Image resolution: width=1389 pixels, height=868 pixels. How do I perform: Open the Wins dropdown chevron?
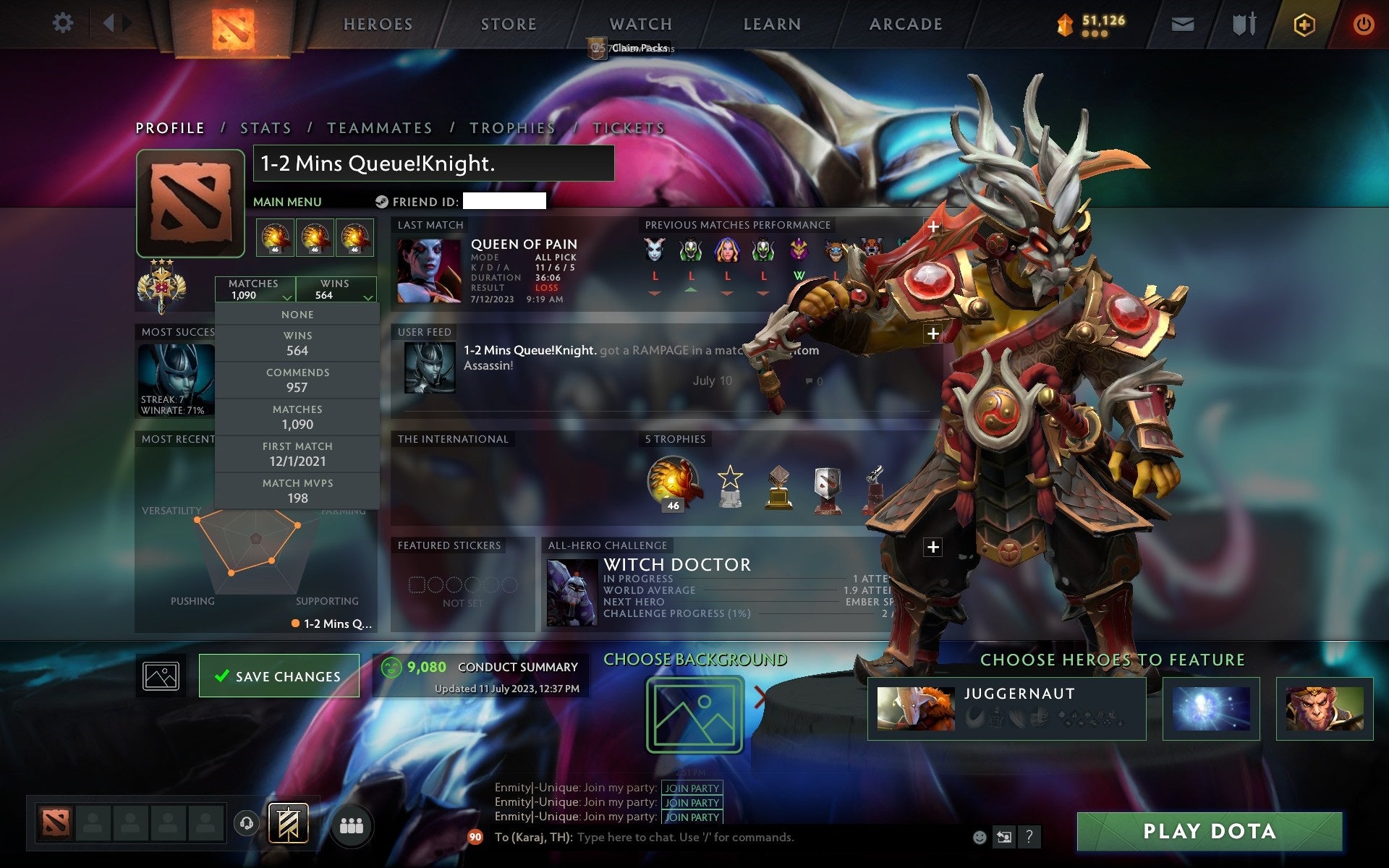click(x=369, y=297)
